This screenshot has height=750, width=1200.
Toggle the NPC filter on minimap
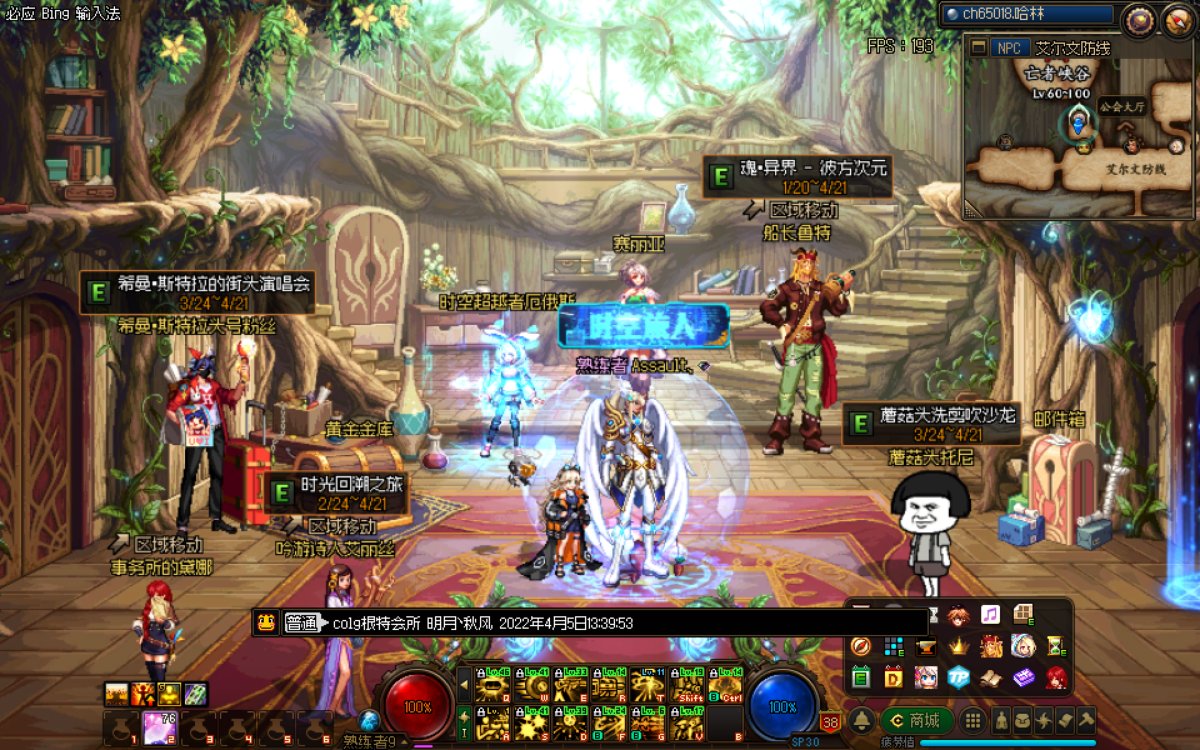pyautogui.click(x=1011, y=48)
